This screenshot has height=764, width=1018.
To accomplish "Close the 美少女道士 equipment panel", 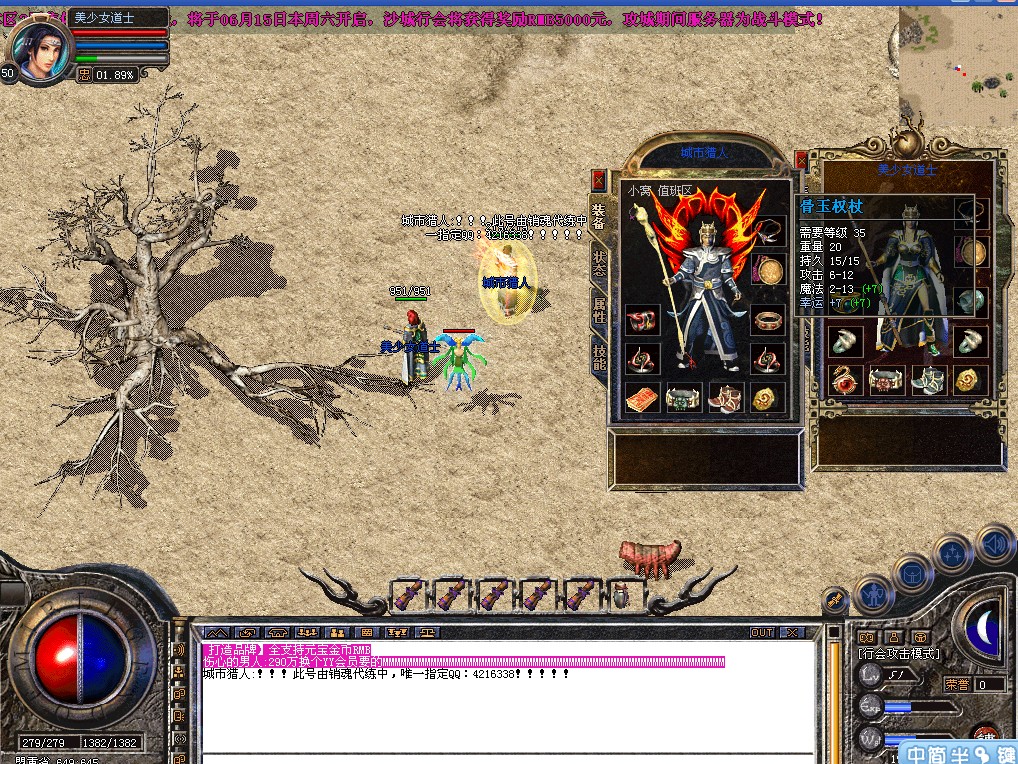I will [801, 160].
